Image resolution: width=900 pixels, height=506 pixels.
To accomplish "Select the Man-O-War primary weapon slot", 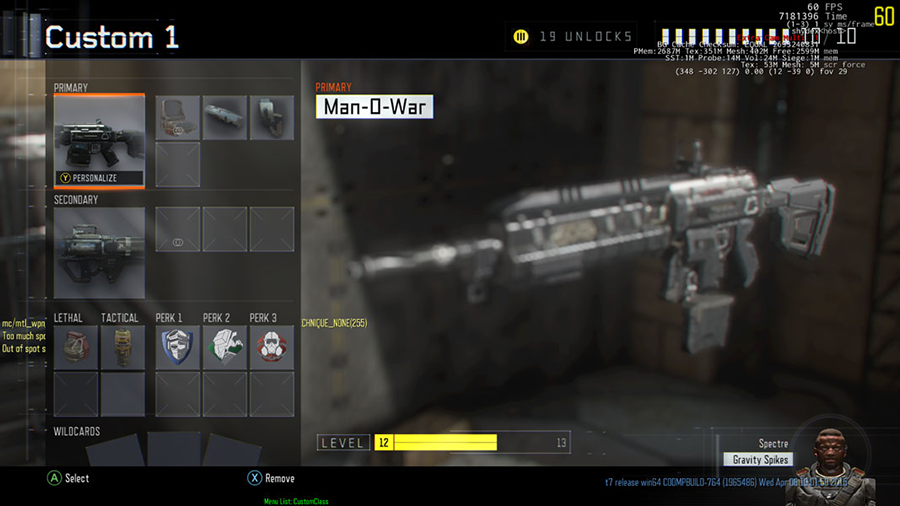I will click(99, 140).
